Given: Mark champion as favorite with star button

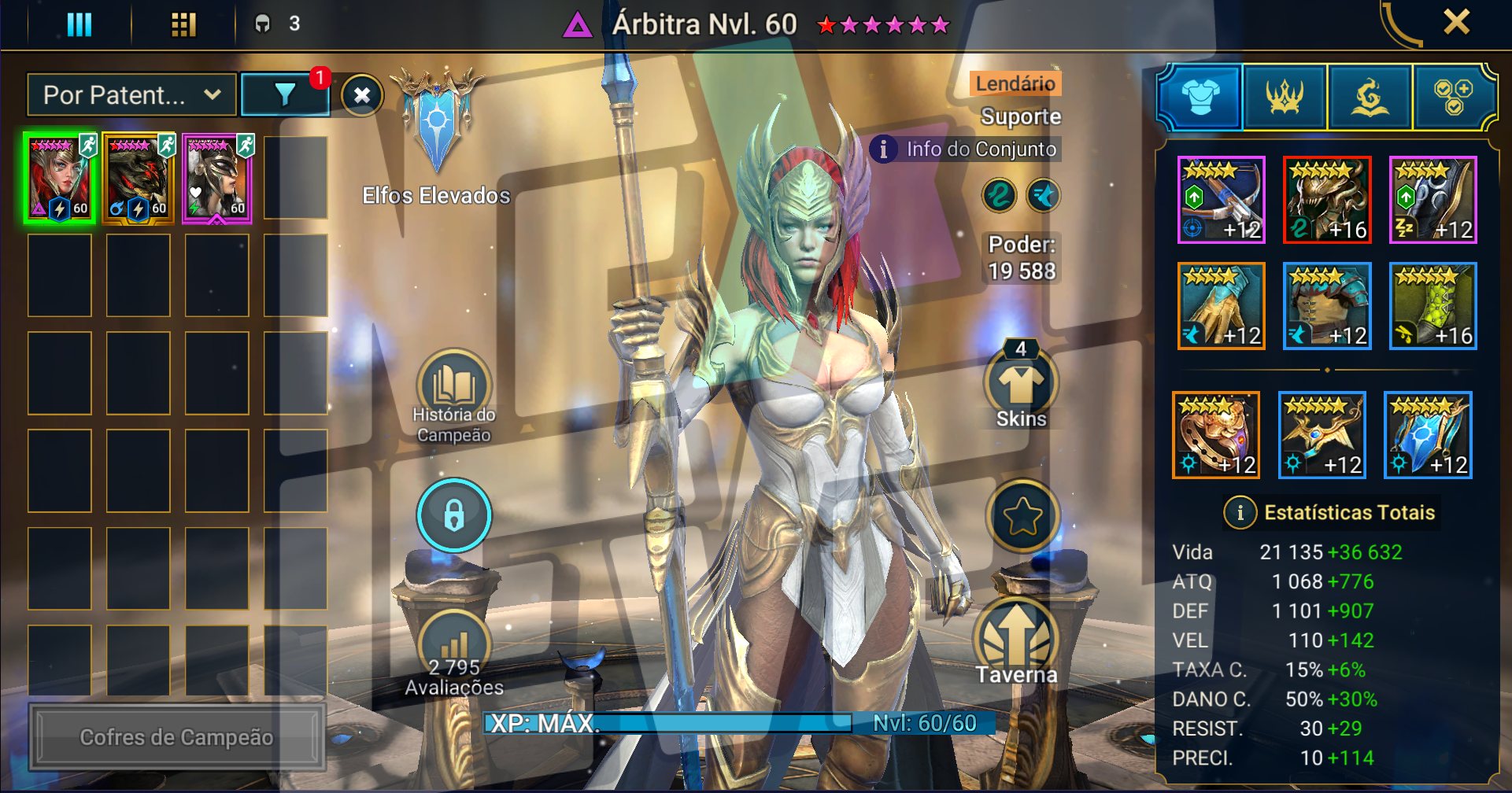Looking at the screenshot, I should [1022, 516].
